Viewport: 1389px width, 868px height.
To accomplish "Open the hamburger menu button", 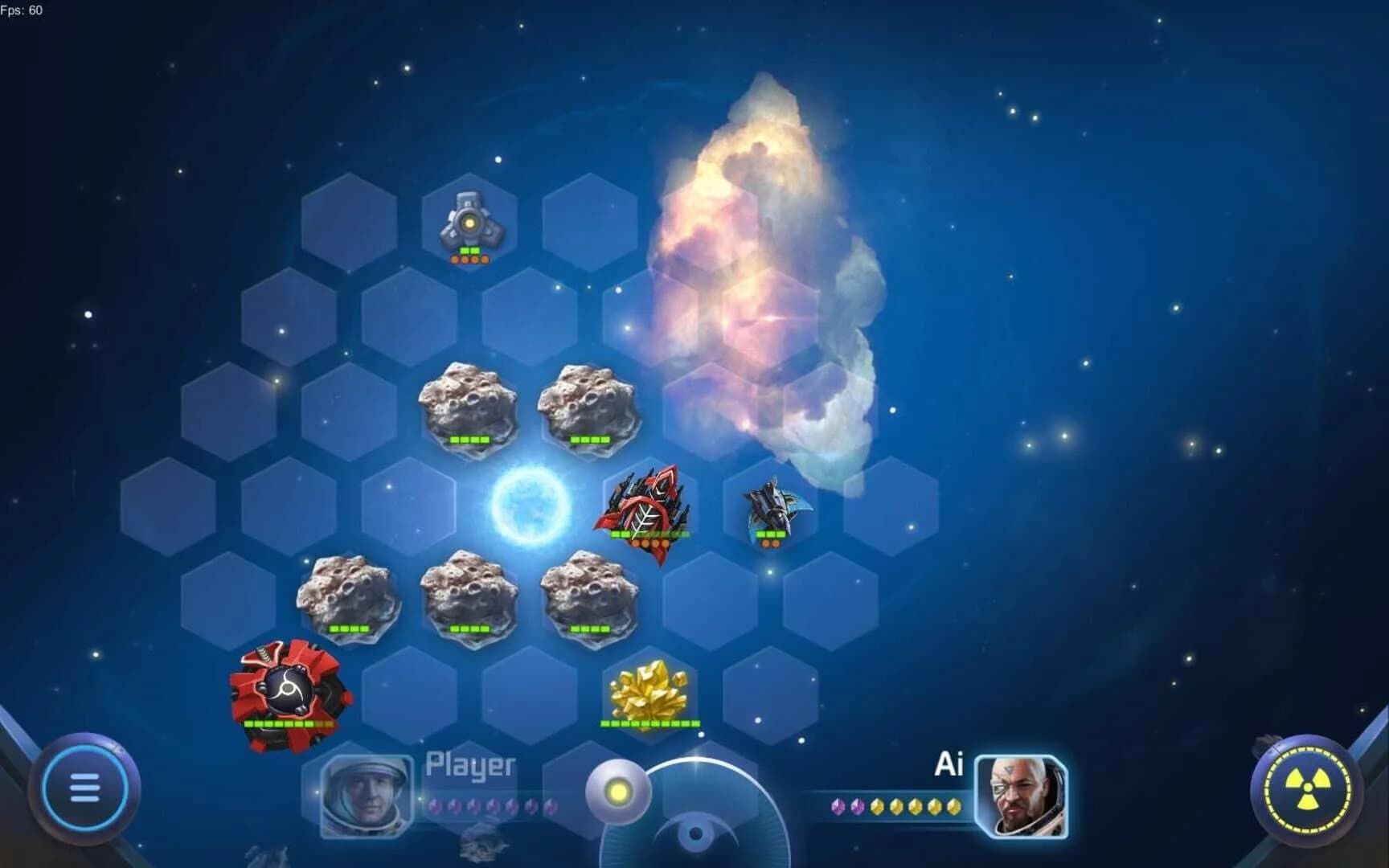I will 86,788.
